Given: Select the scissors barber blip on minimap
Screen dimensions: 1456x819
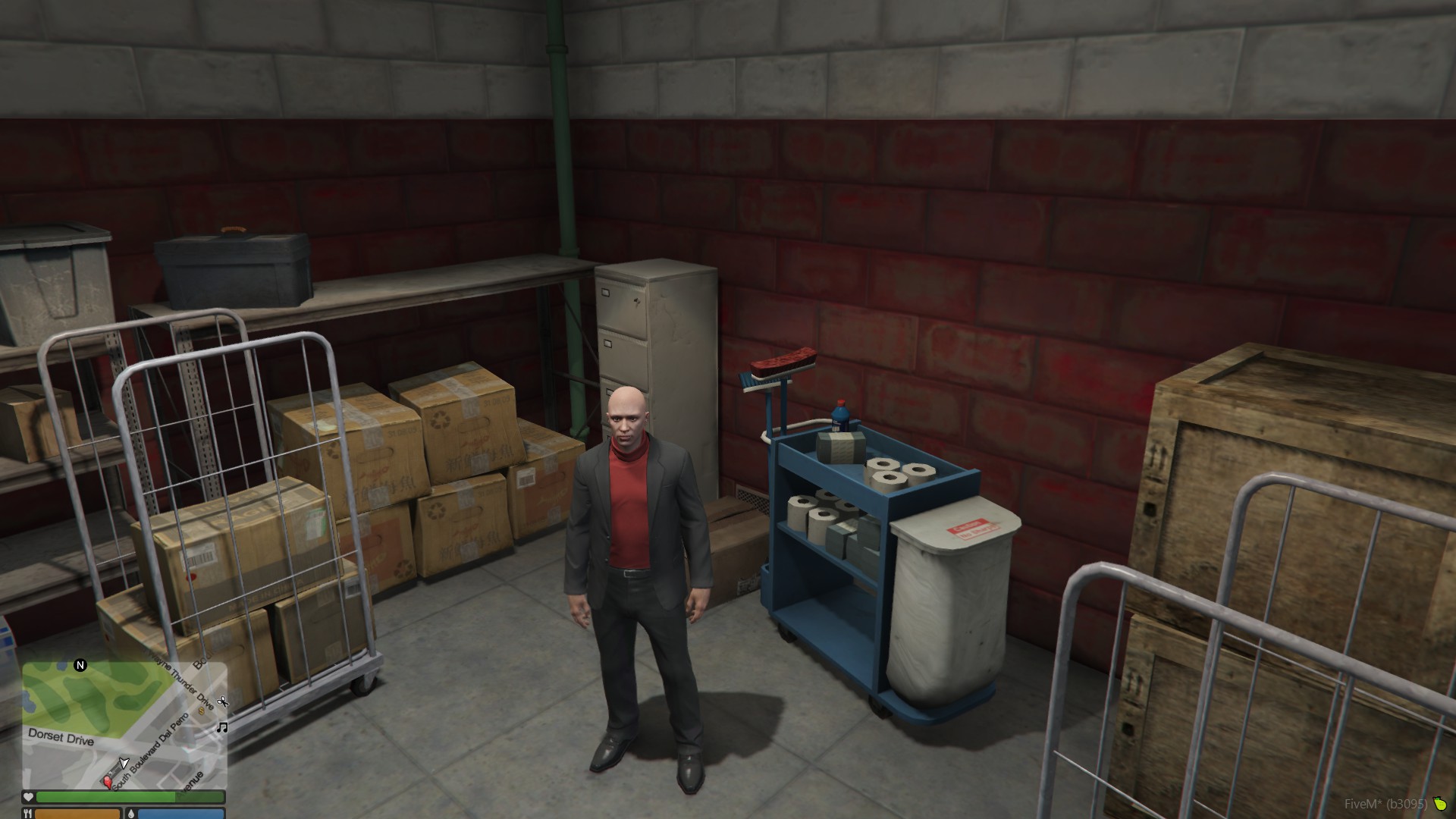Looking at the screenshot, I should (222, 701).
